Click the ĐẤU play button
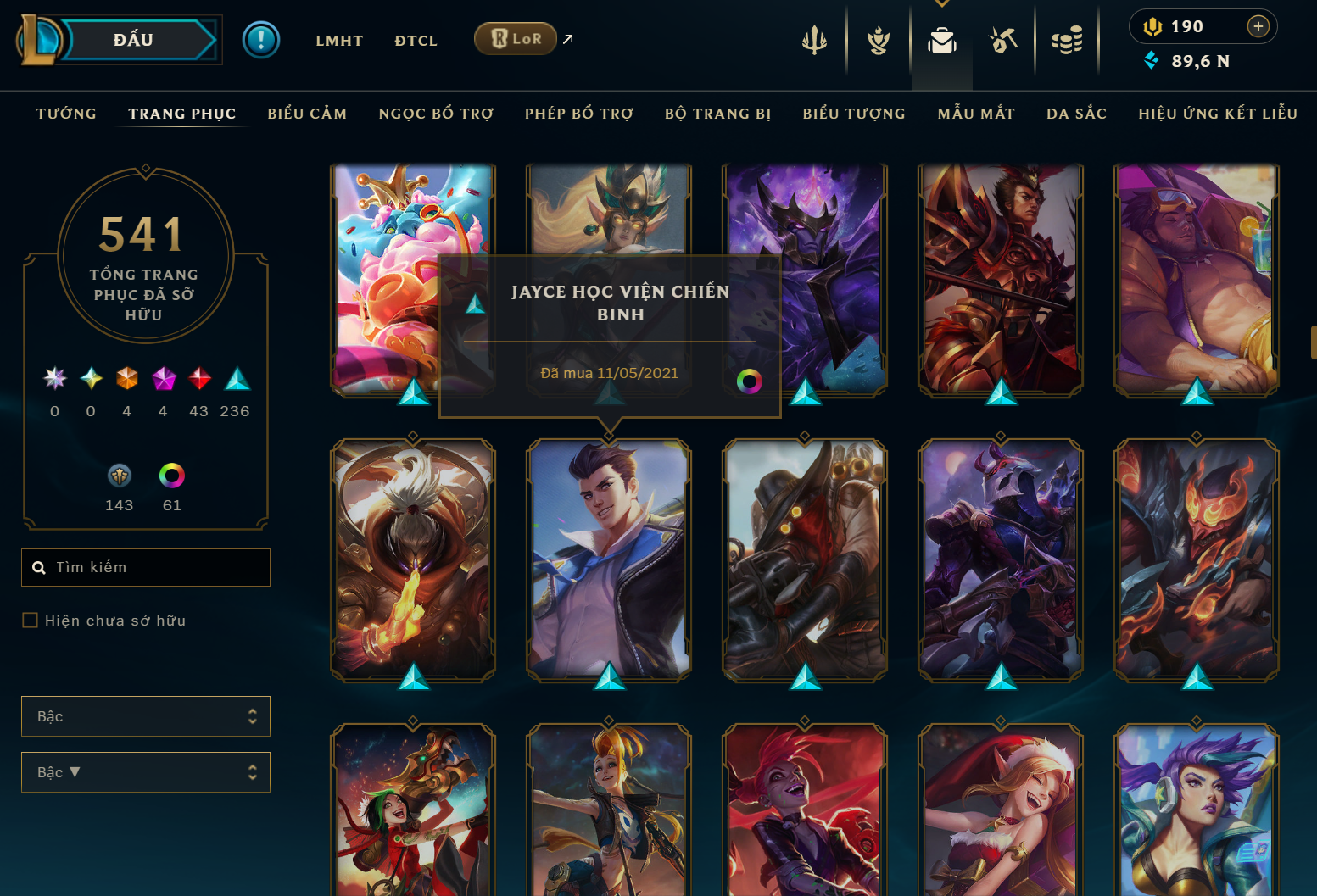Screen dimensions: 1317x896 click(x=134, y=40)
